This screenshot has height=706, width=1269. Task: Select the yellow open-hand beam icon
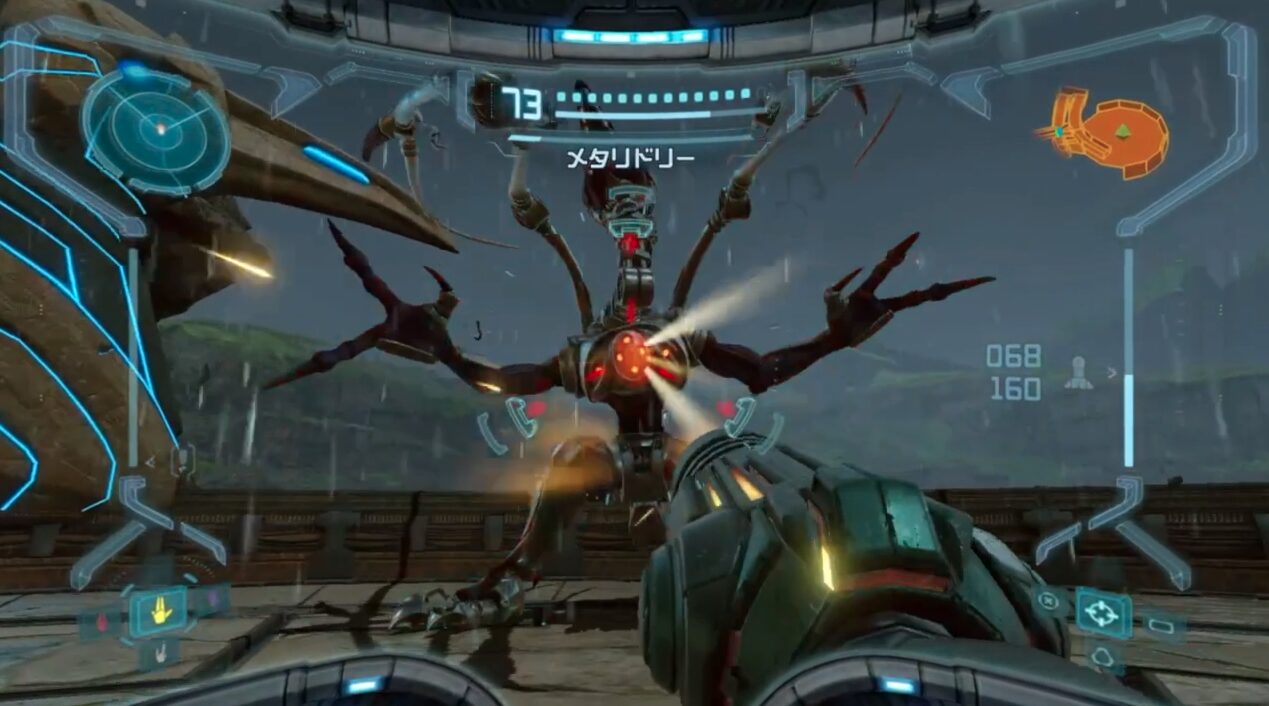click(x=160, y=611)
